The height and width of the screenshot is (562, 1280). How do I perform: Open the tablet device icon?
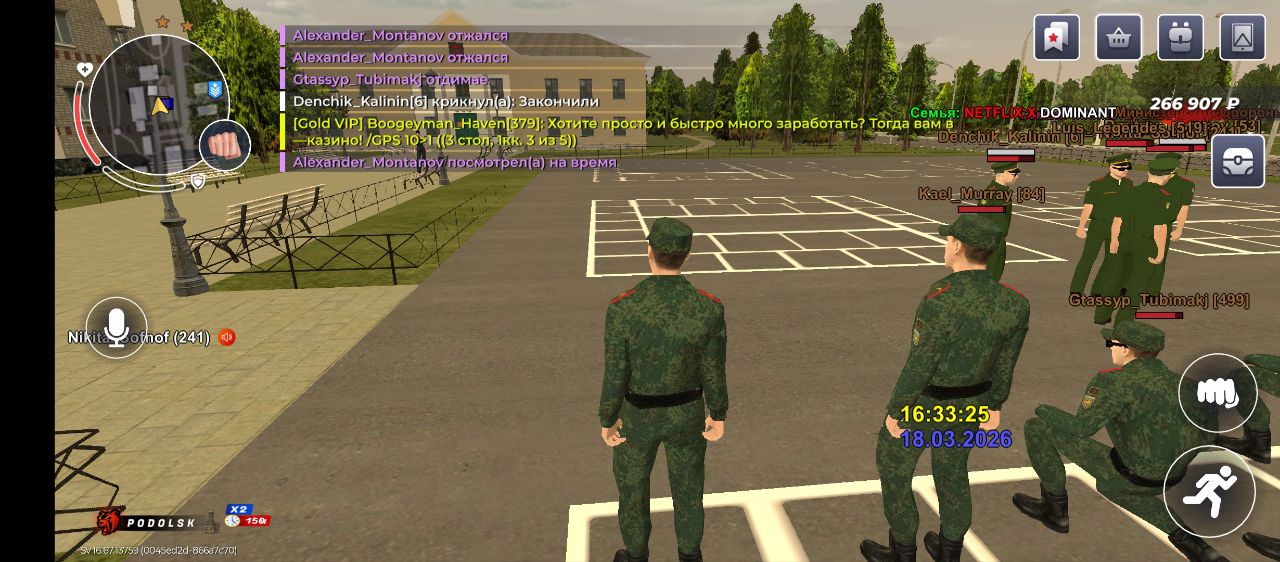click(x=1243, y=38)
